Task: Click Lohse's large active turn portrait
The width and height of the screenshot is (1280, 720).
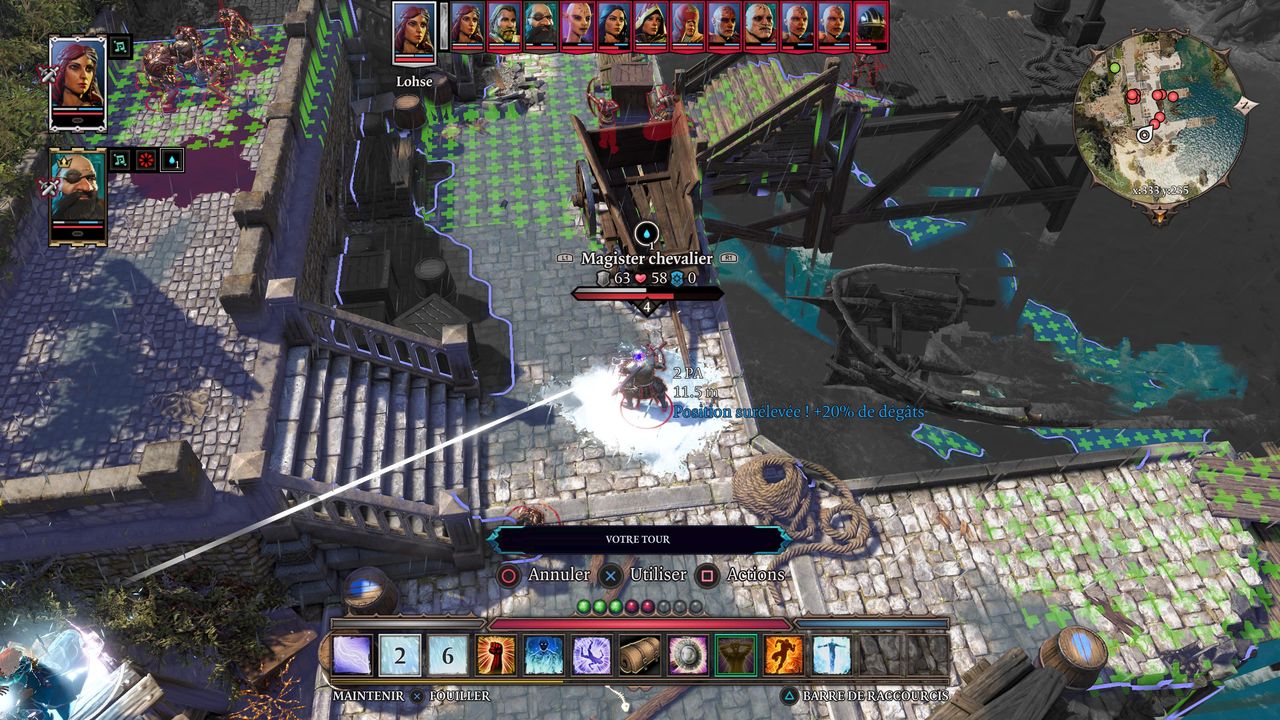Action: [414, 32]
